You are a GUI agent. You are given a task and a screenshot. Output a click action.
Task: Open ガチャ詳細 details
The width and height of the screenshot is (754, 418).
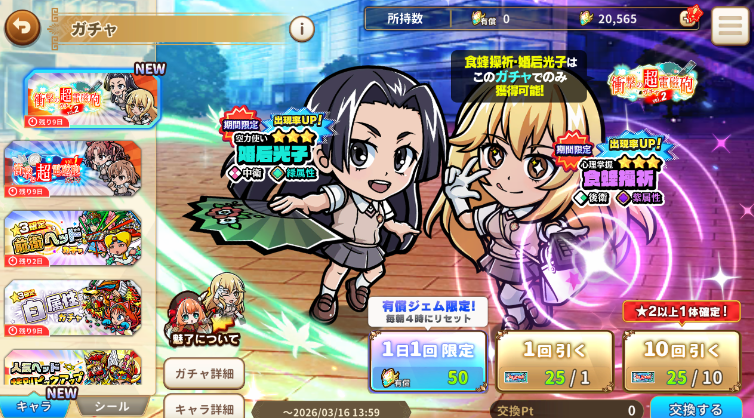(204, 374)
